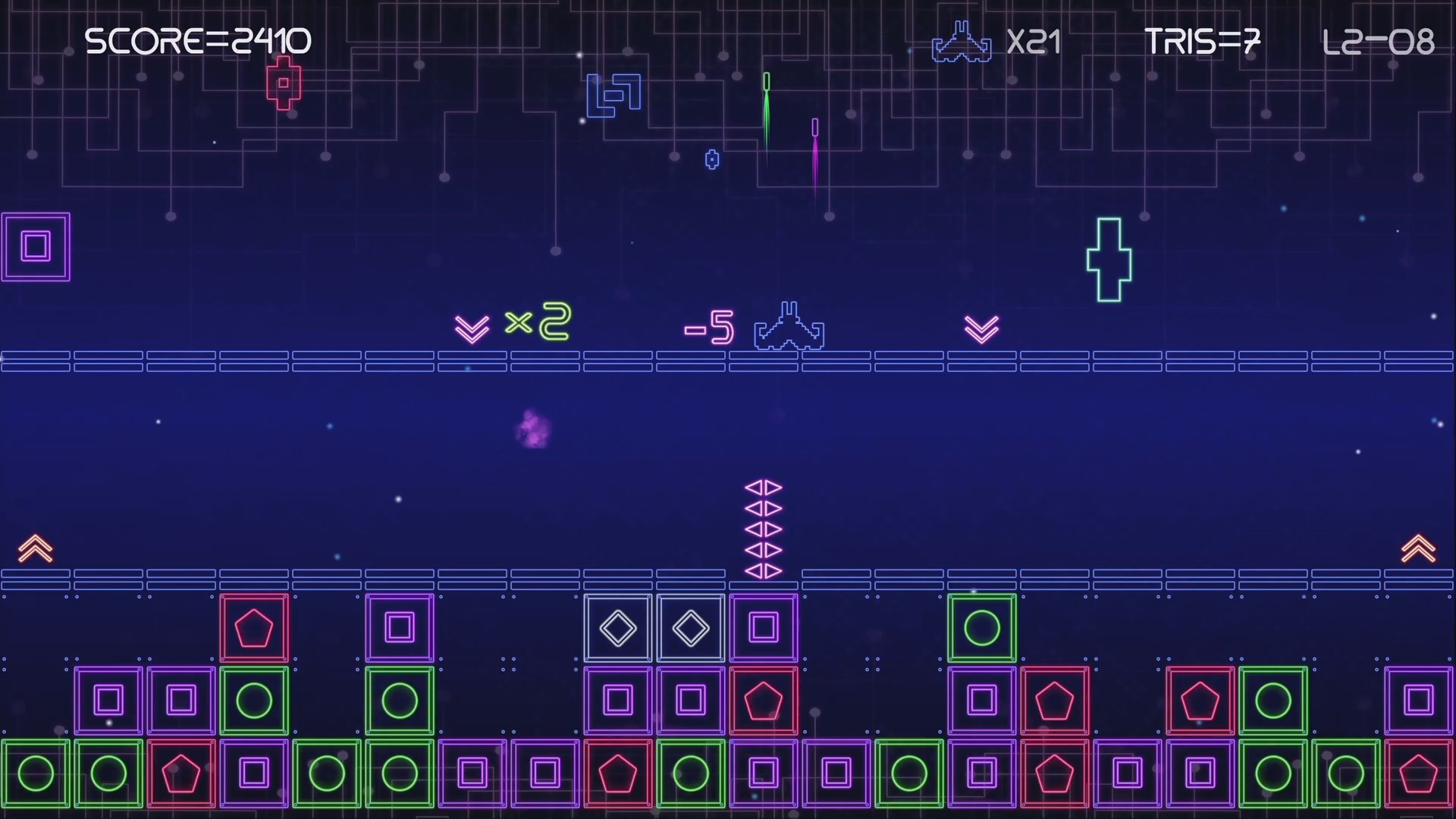Screen dimensions: 1456x819
Task: Click the L2-08 level label top right
Action: (x=1379, y=42)
